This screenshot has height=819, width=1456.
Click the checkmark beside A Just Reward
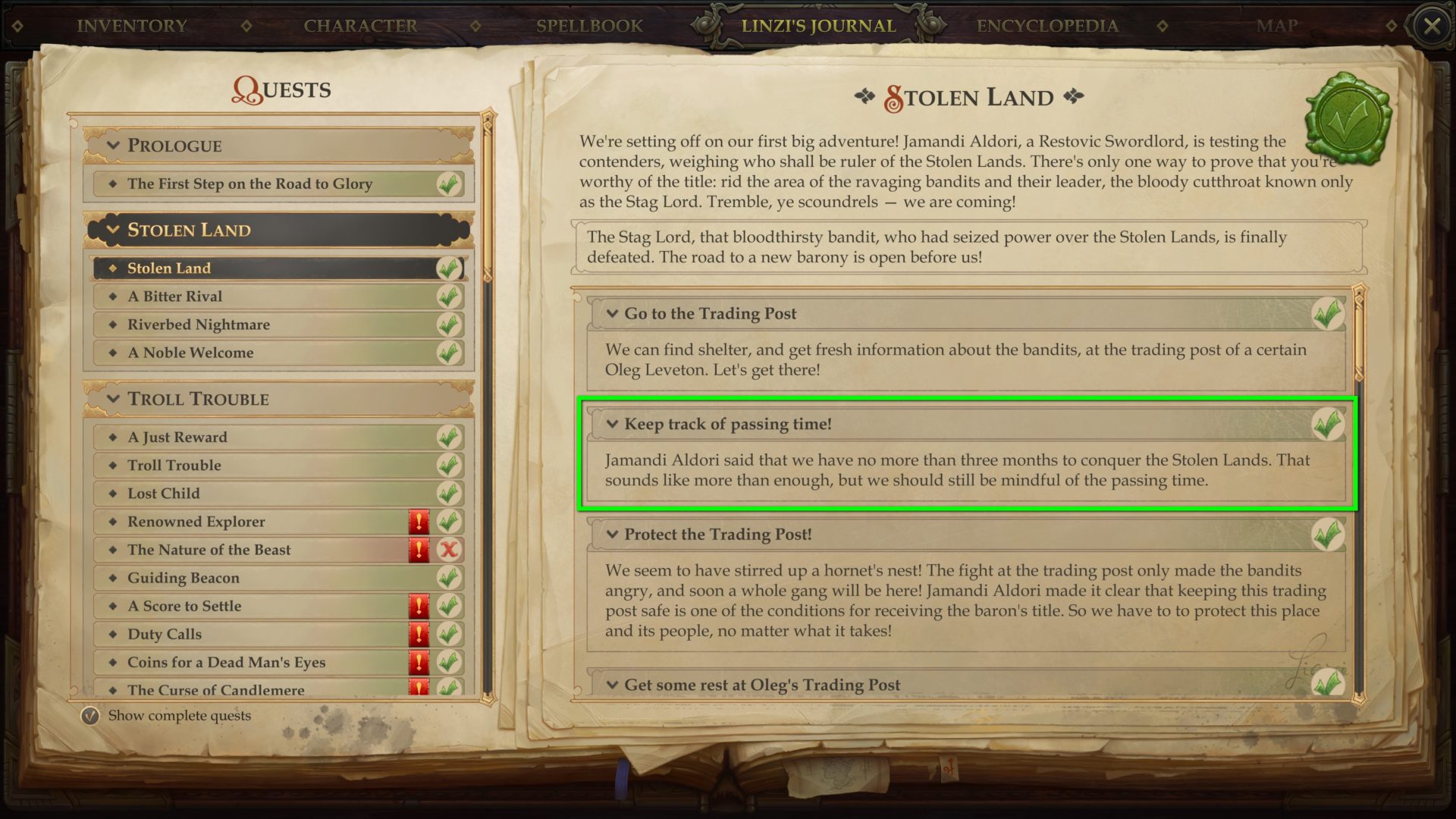[448, 437]
